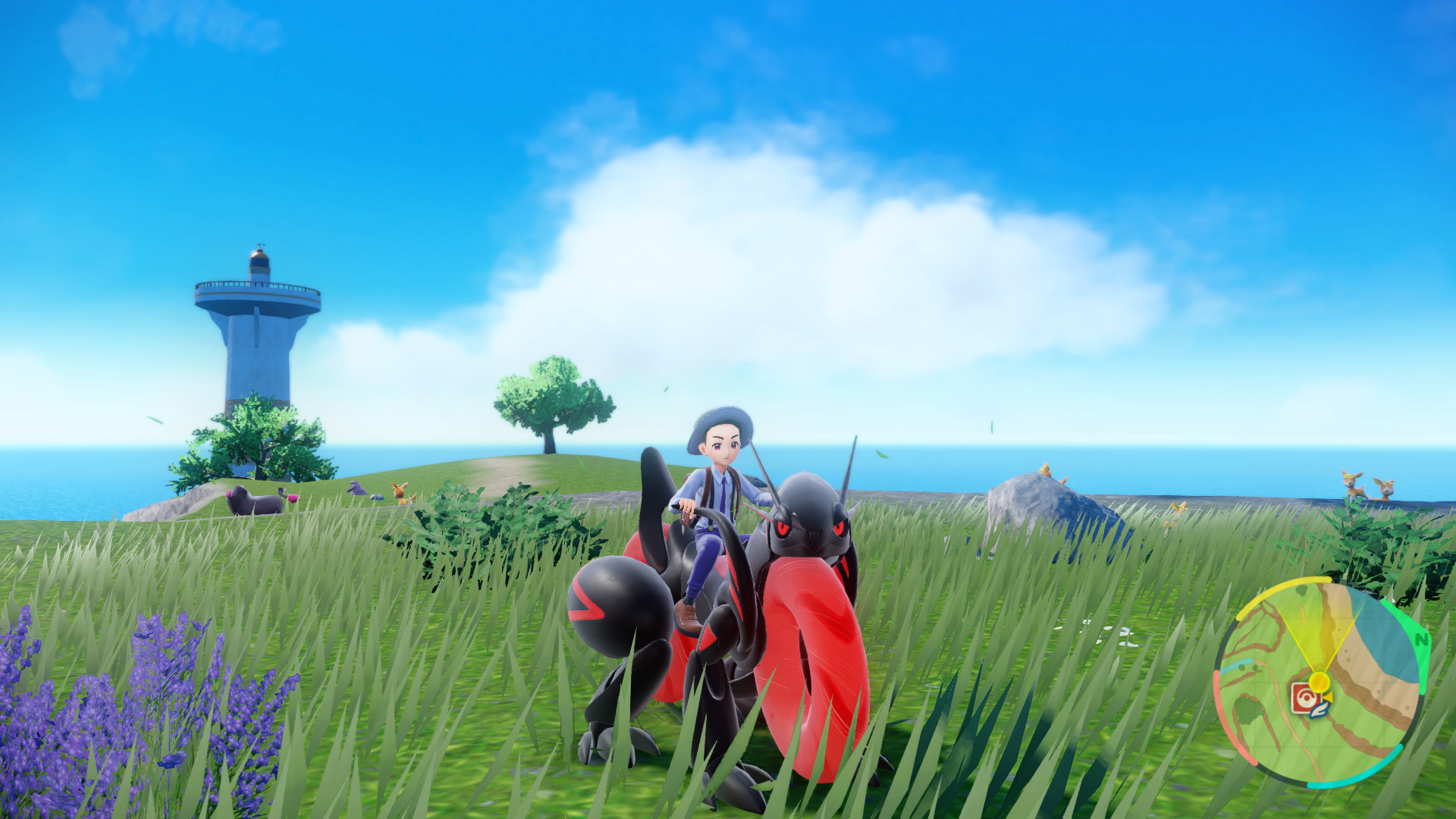Image resolution: width=1456 pixels, height=819 pixels.
Task: Click the yellow view cone on the minimap
Action: pos(1319,632)
